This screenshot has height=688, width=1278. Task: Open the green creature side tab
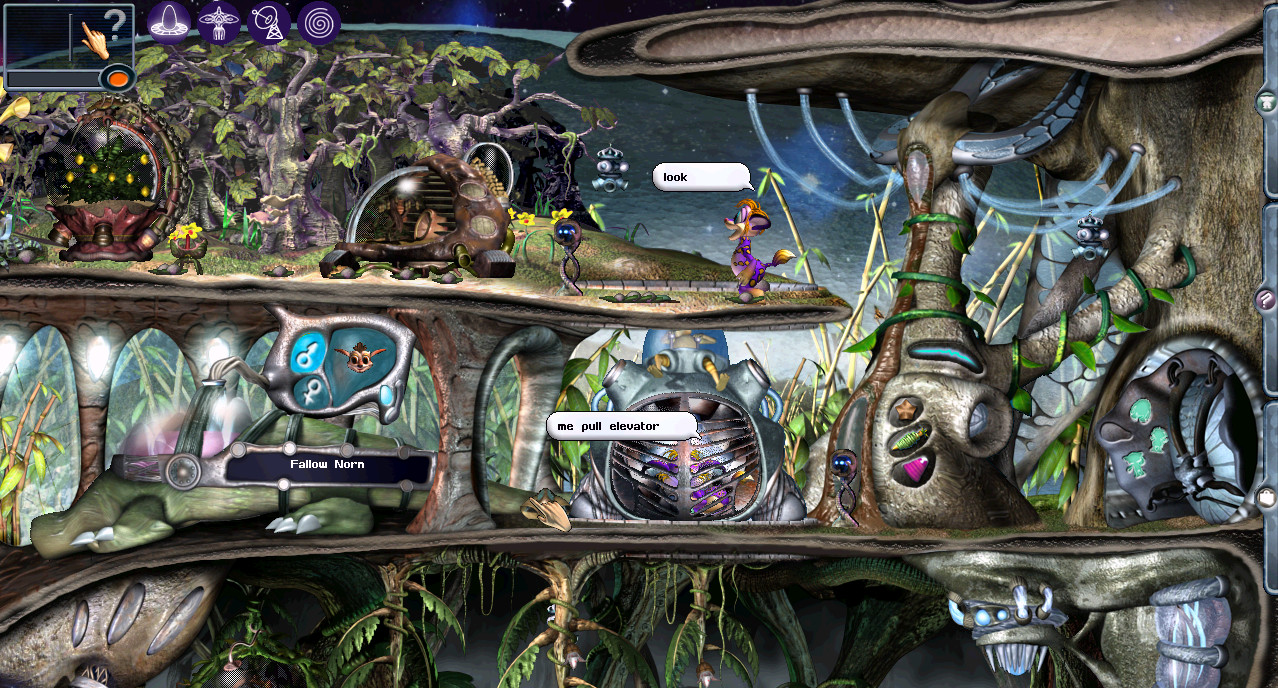(x=1267, y=101)
